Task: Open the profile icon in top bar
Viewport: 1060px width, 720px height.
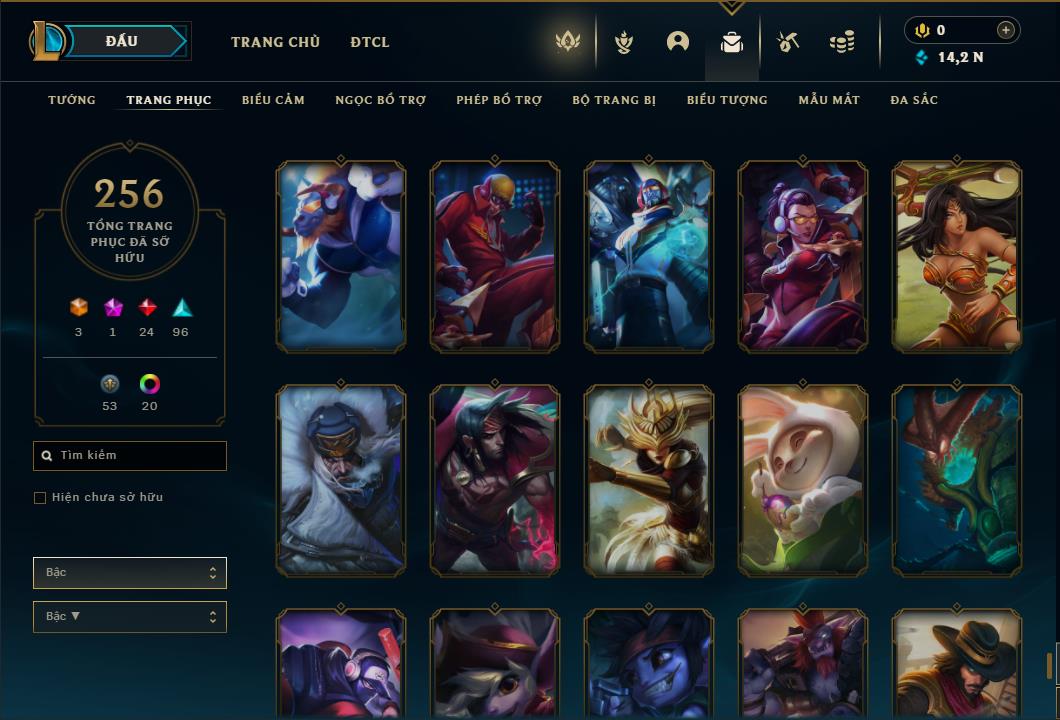Action: click(x=678, y=42)
